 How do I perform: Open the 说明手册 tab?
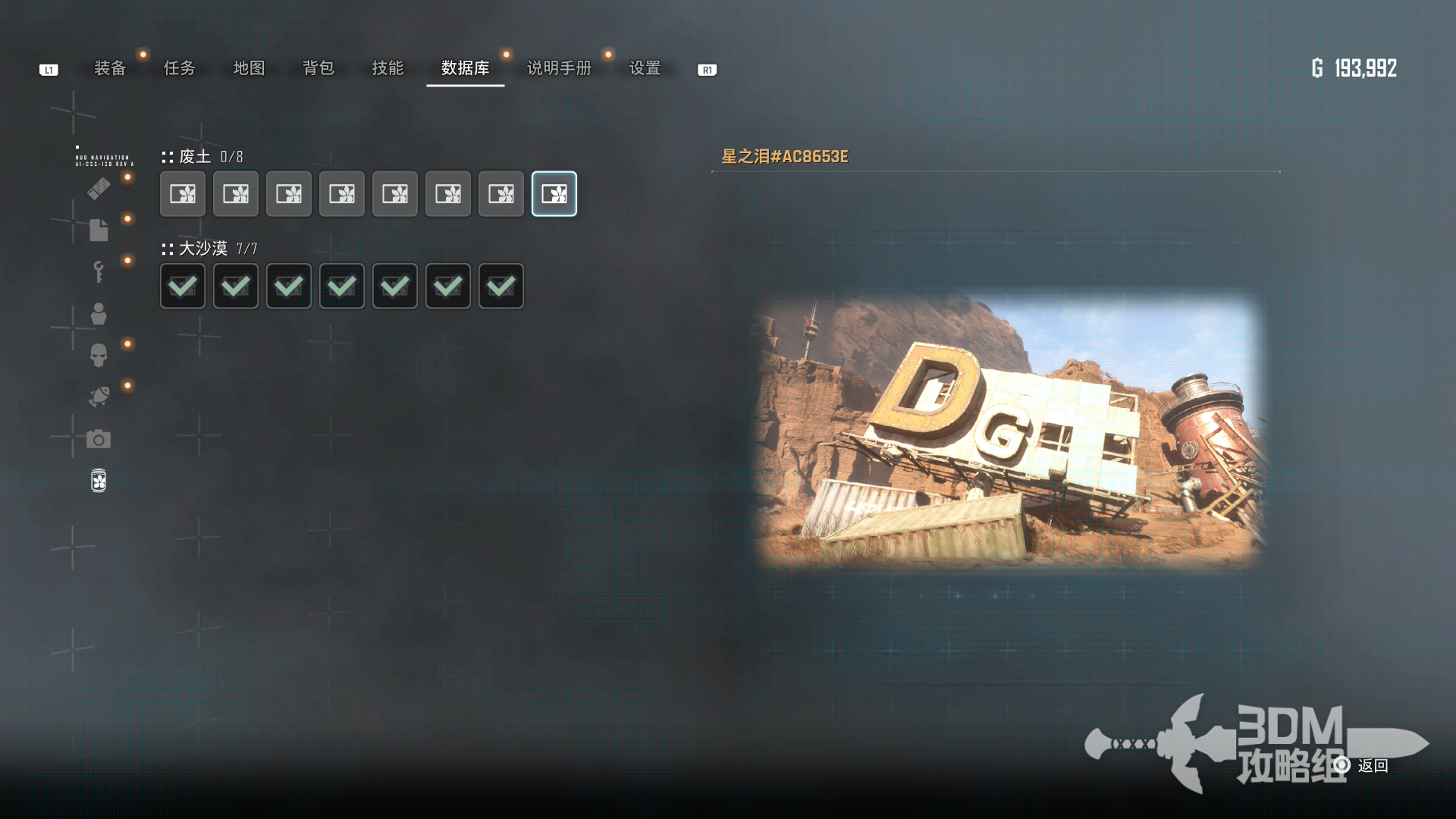click(559, 68)
